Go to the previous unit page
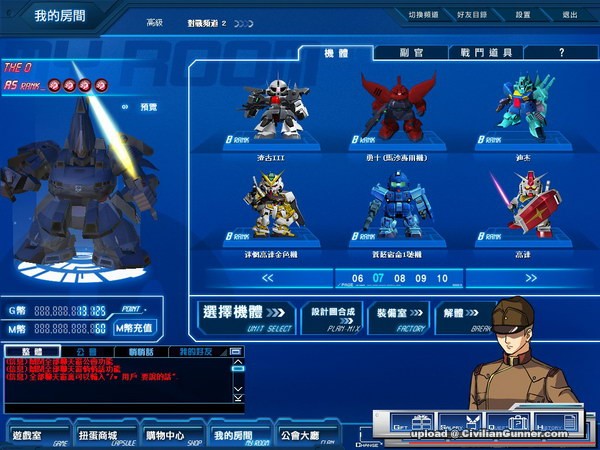600x450 pixels. click(267, 278)
